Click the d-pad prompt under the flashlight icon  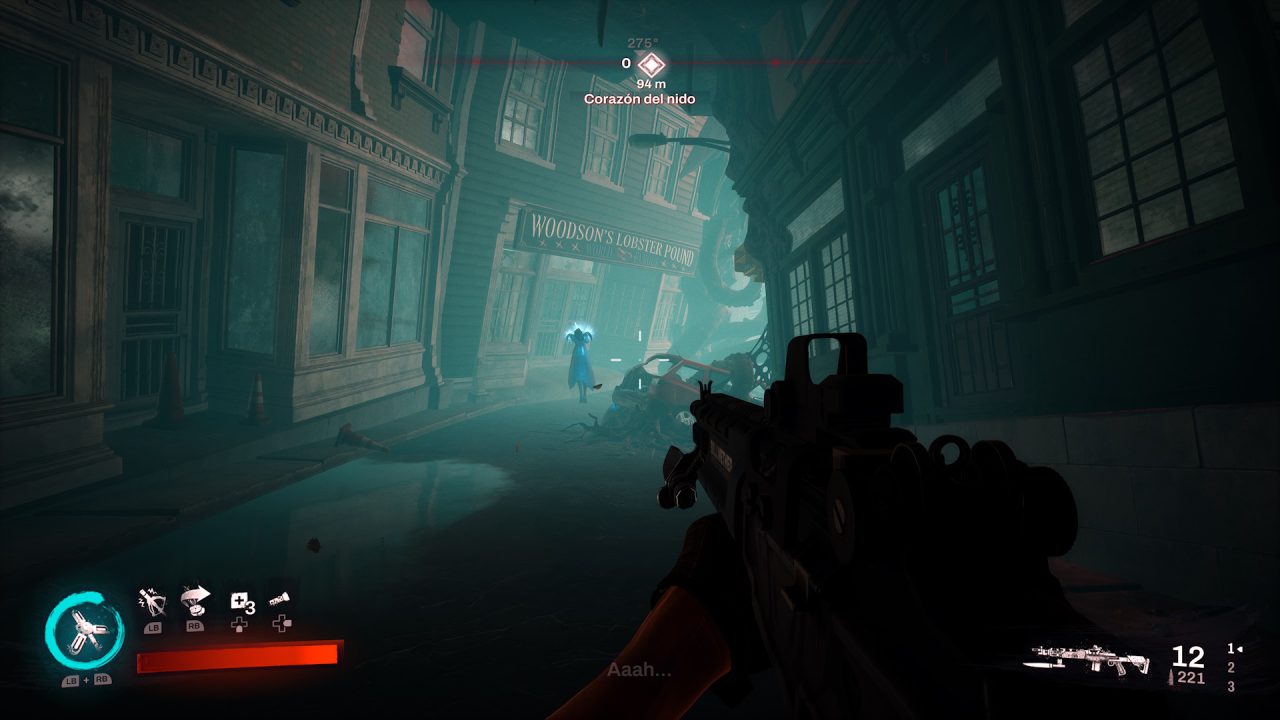pyautogui.click(x=281, y=624)
